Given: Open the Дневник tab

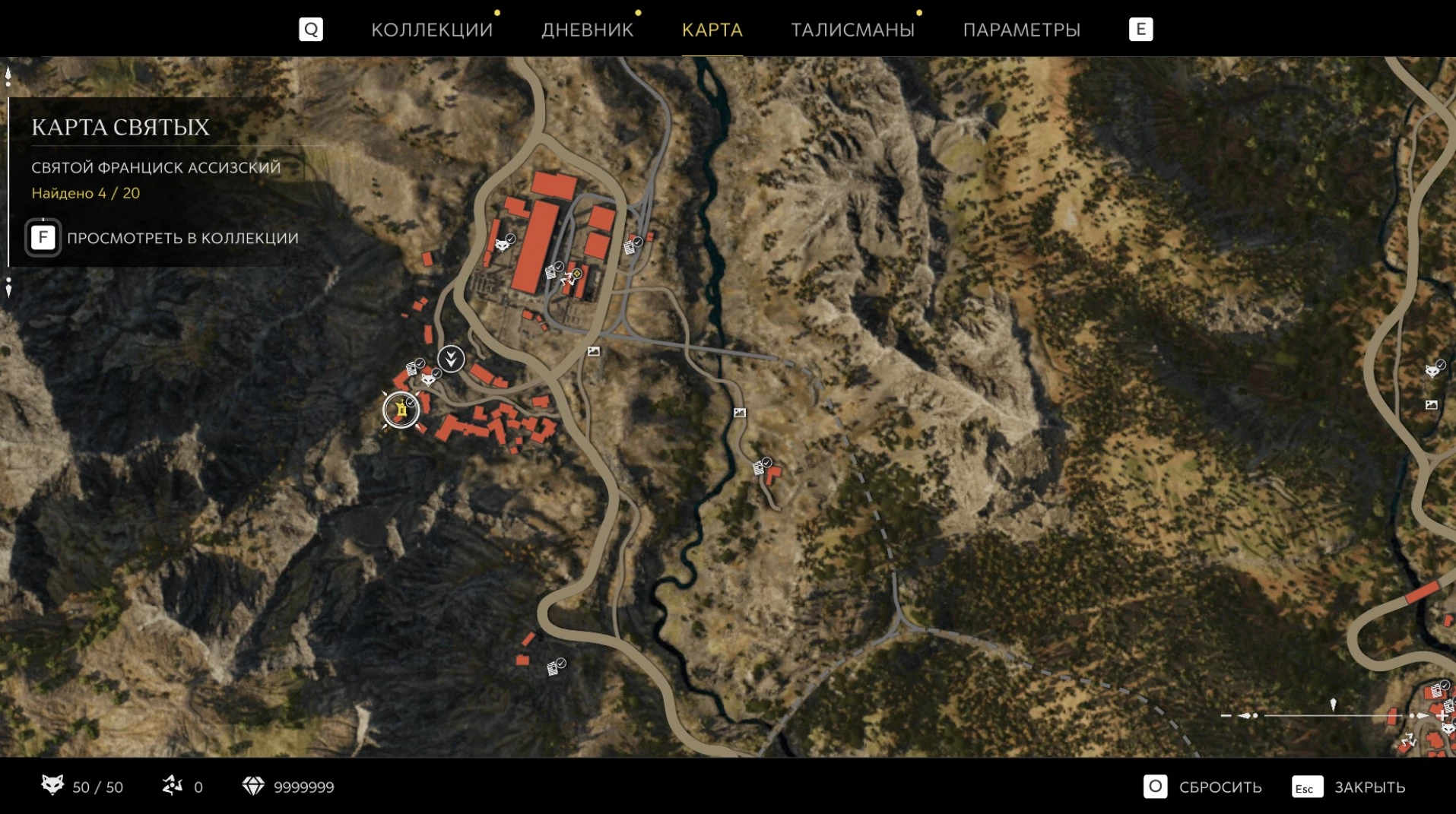Looking at the screenshot, I should [x=587, y=30].
